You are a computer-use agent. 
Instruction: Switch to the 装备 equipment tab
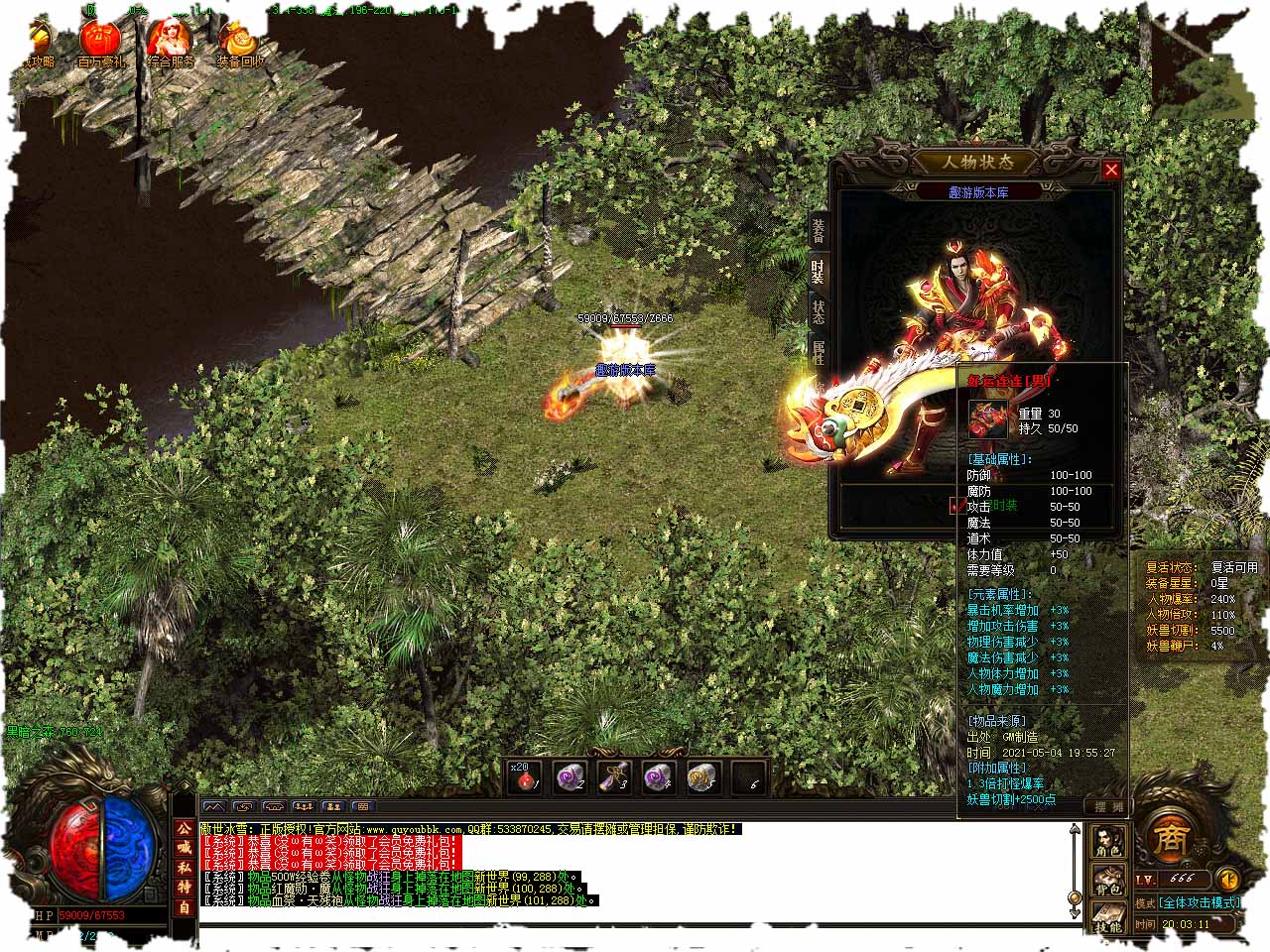pyautogui.click(x=818, y=231)
